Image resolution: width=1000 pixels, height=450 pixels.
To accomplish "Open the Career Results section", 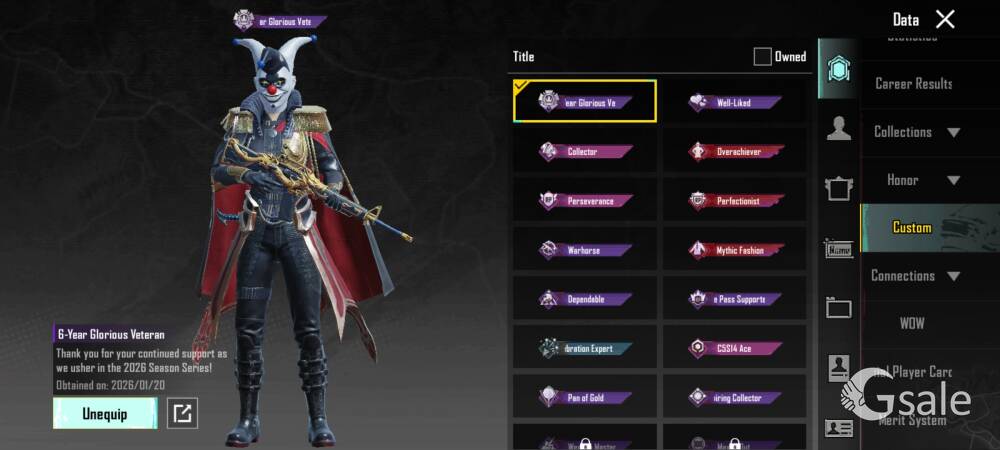I will coord(913,84).
